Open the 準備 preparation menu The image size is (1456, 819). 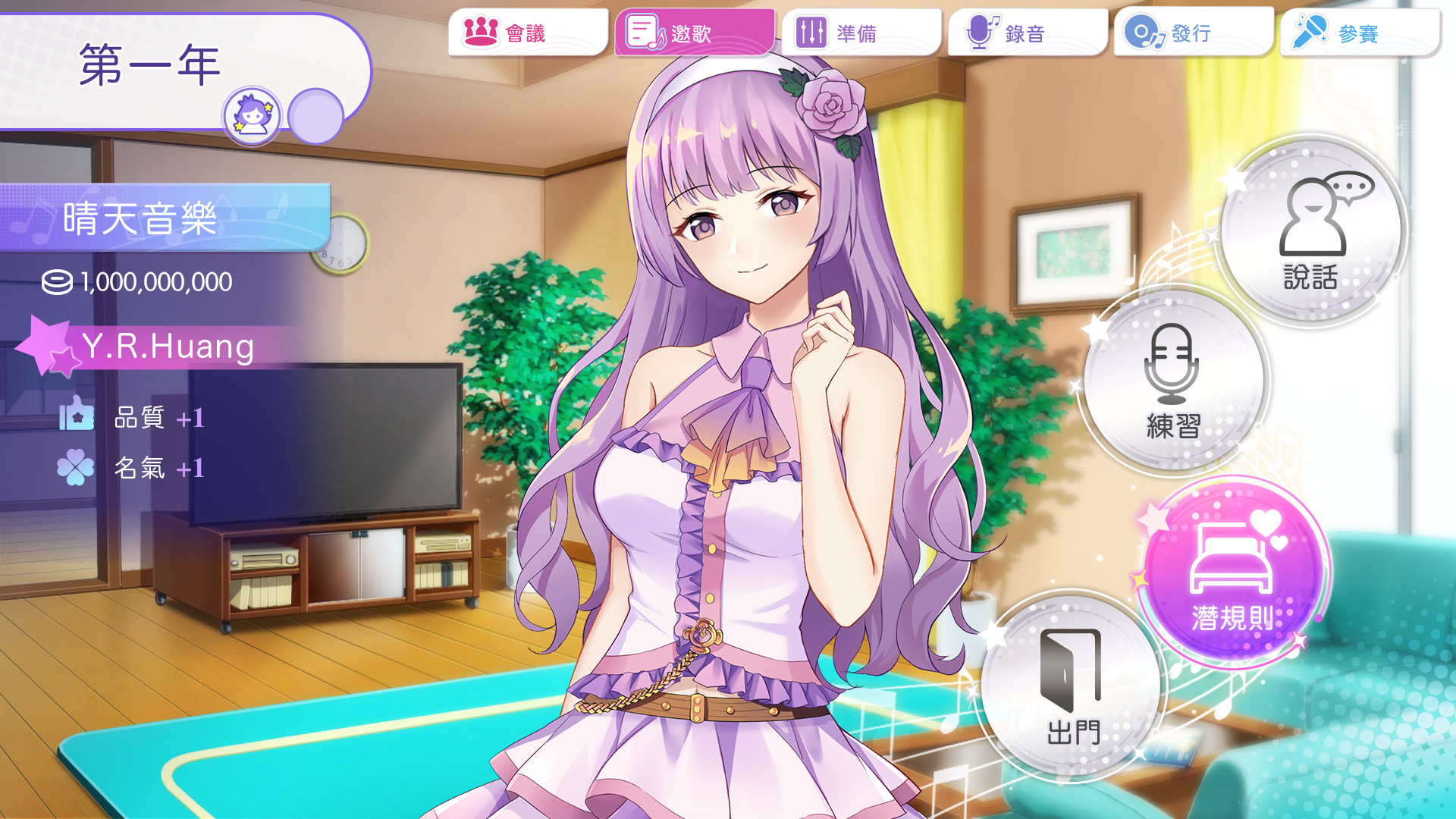pyautogui.click(x=859, y=32)
